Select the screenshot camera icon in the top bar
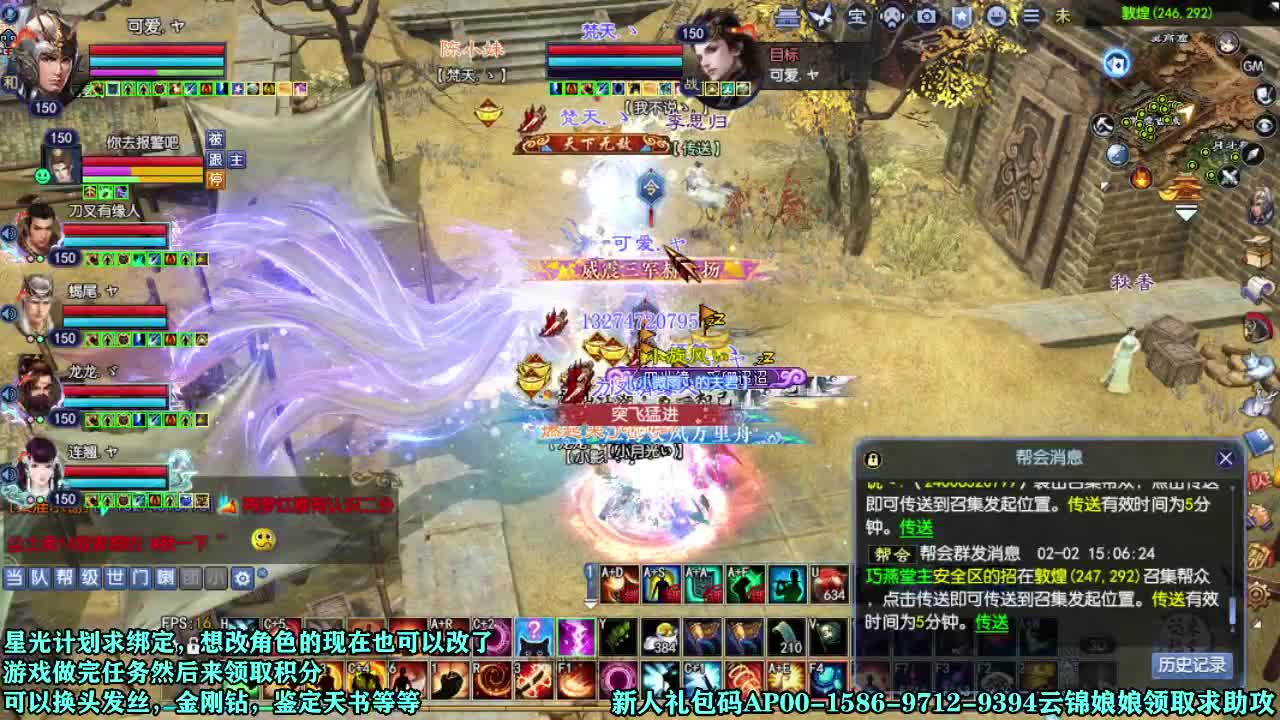 (x=925, y=17)
